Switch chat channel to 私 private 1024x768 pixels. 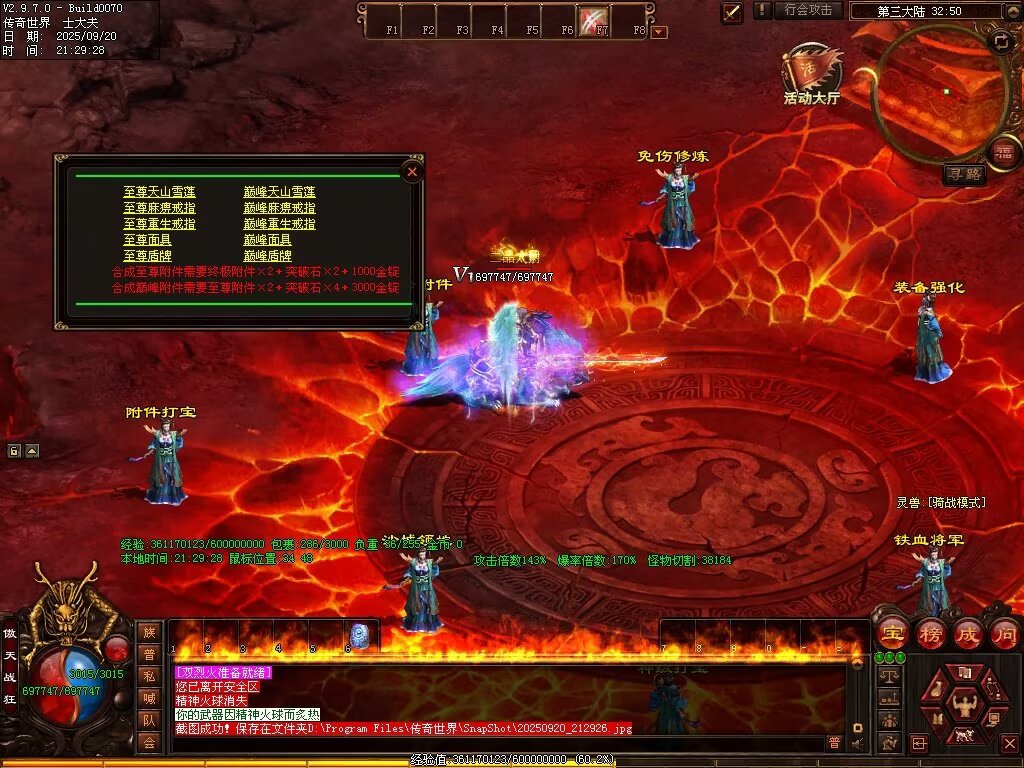(149, 675)
